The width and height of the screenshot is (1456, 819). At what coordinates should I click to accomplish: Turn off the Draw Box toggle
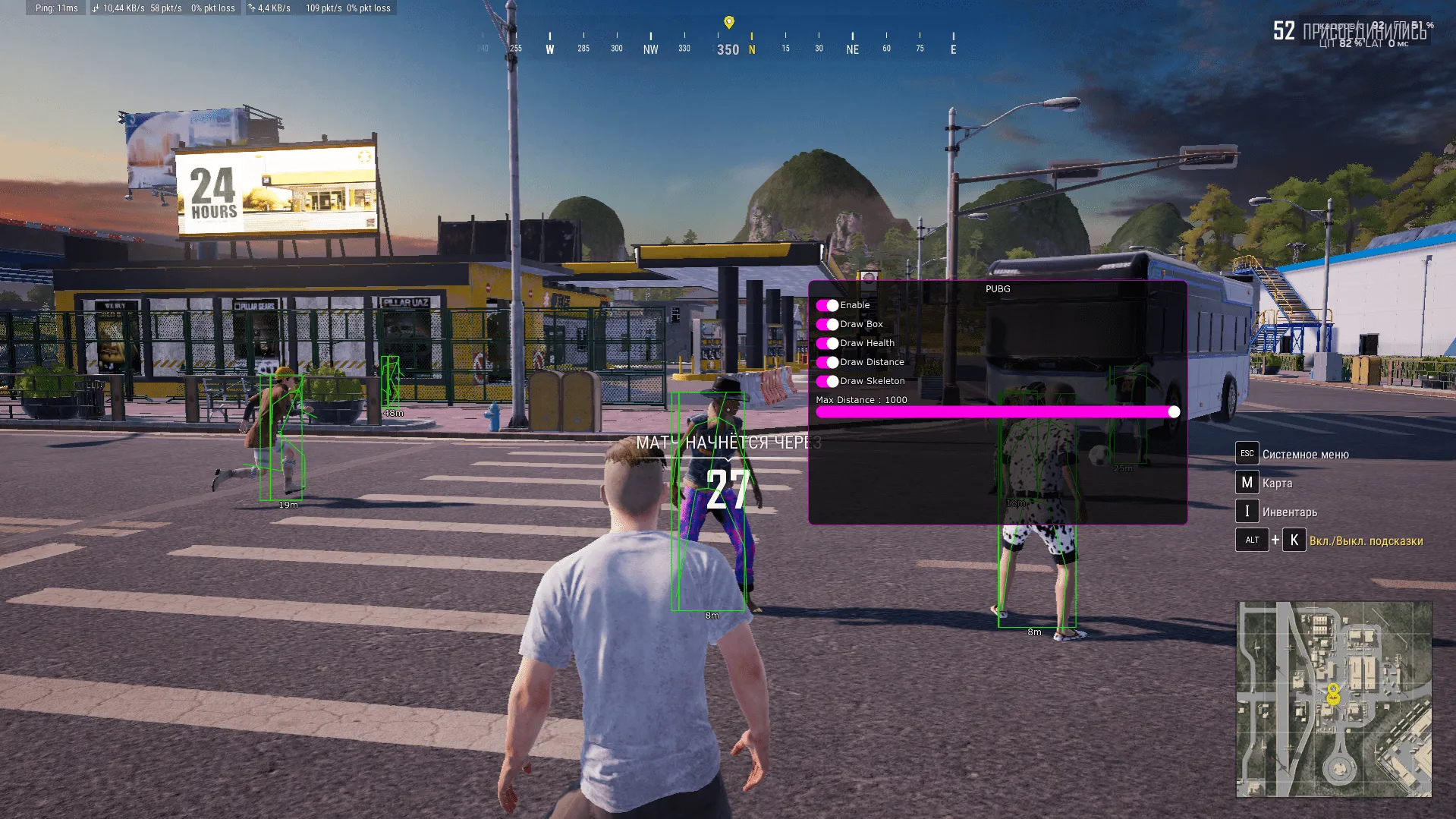(827, 324)
